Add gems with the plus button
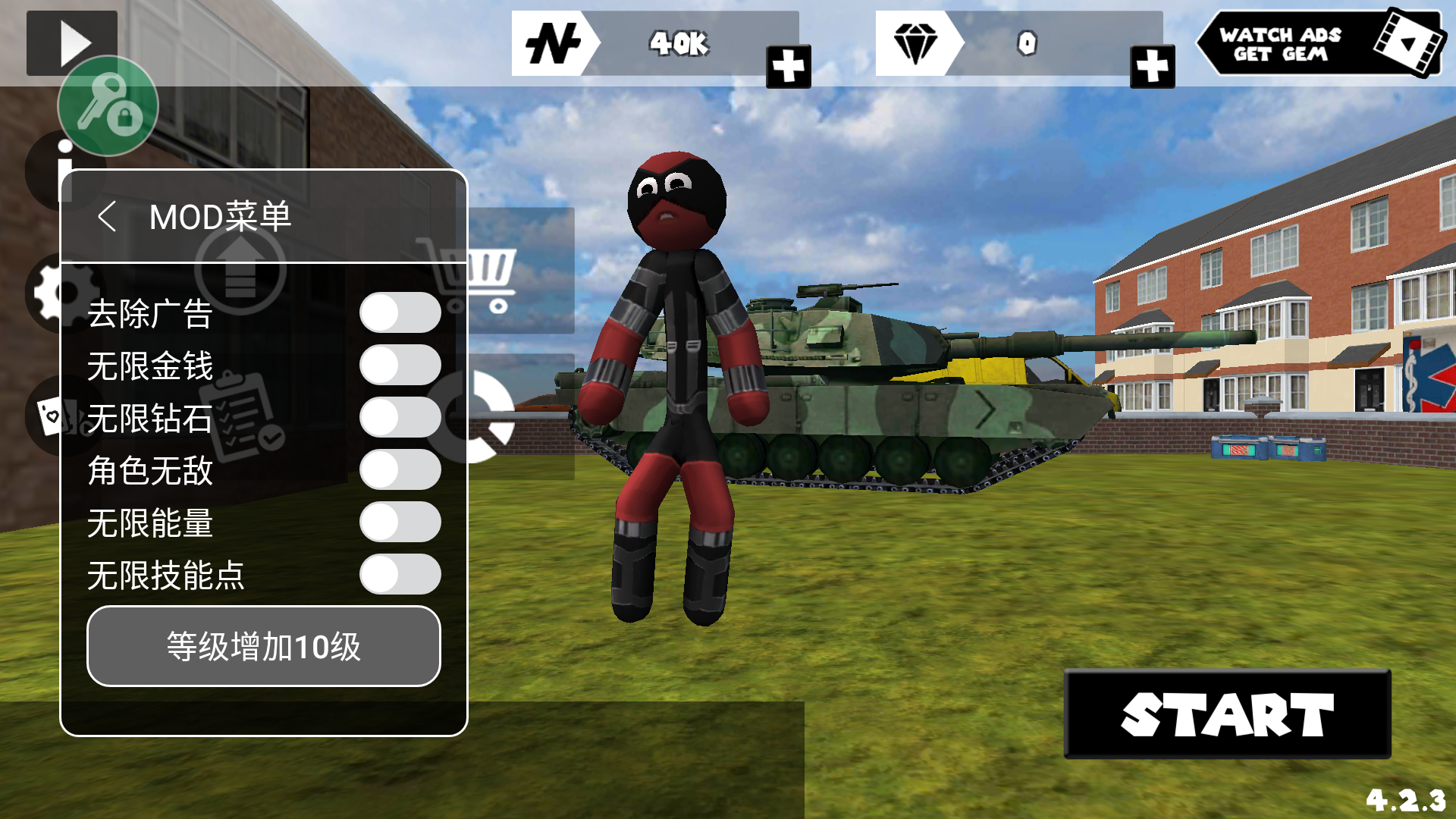 [1152, 67]
